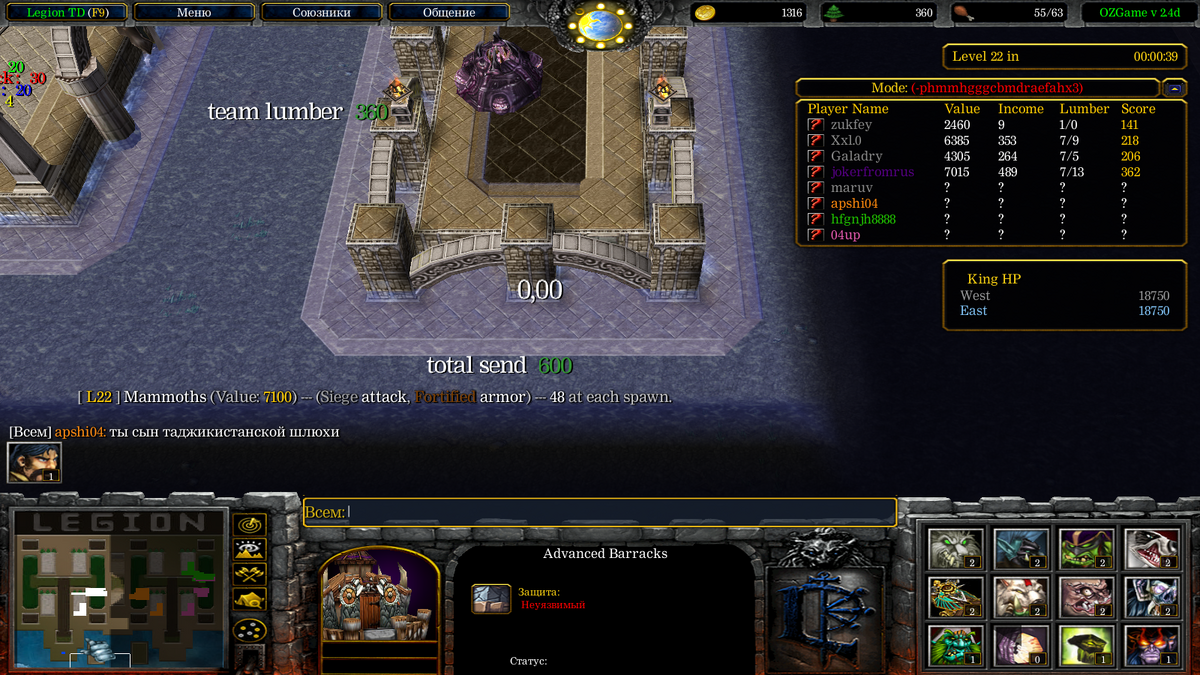Viewport: 1200px width, 675px height.
Task: Open the Общение chat log
Action: pyautogui.click(x=449, y=13)
